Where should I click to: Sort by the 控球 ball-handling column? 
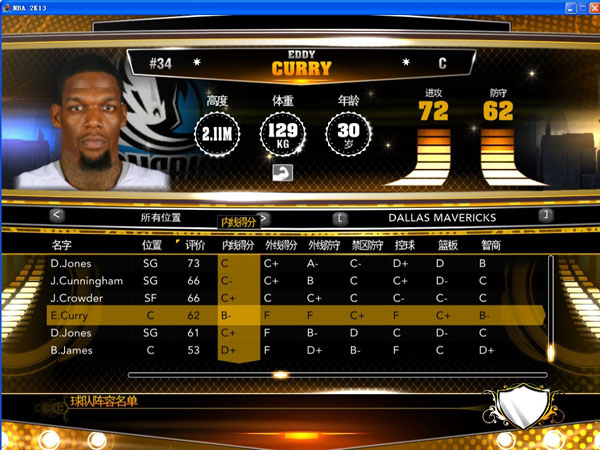click(405, 244)
